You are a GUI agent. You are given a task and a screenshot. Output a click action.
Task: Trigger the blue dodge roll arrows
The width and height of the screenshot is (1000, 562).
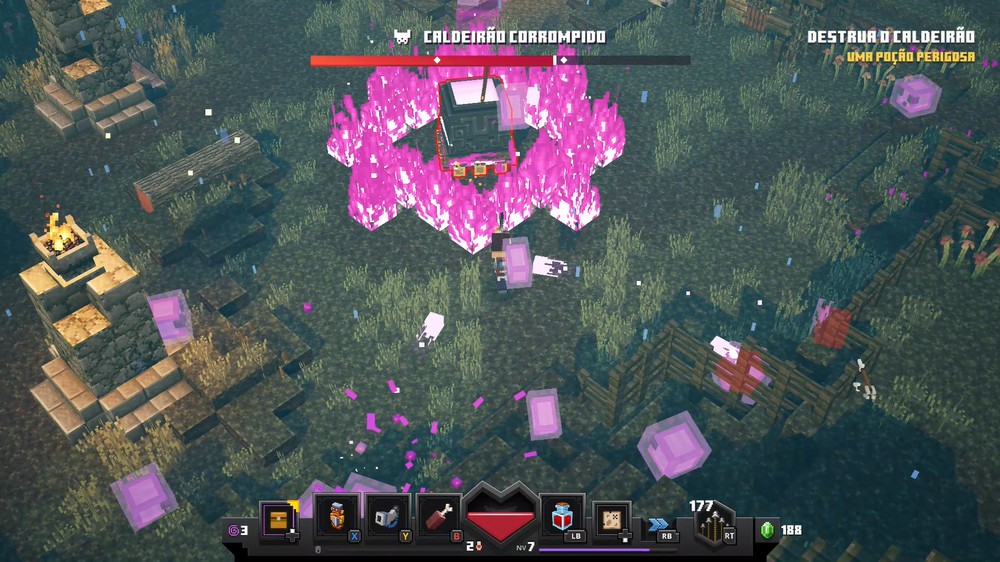click(658, 523)
